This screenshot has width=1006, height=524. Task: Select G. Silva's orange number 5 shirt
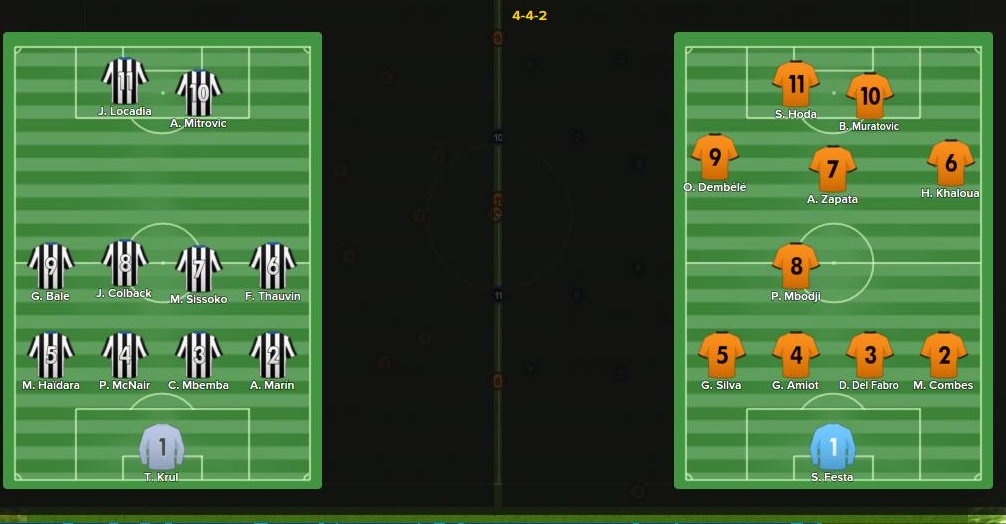[x=721, y=356]
